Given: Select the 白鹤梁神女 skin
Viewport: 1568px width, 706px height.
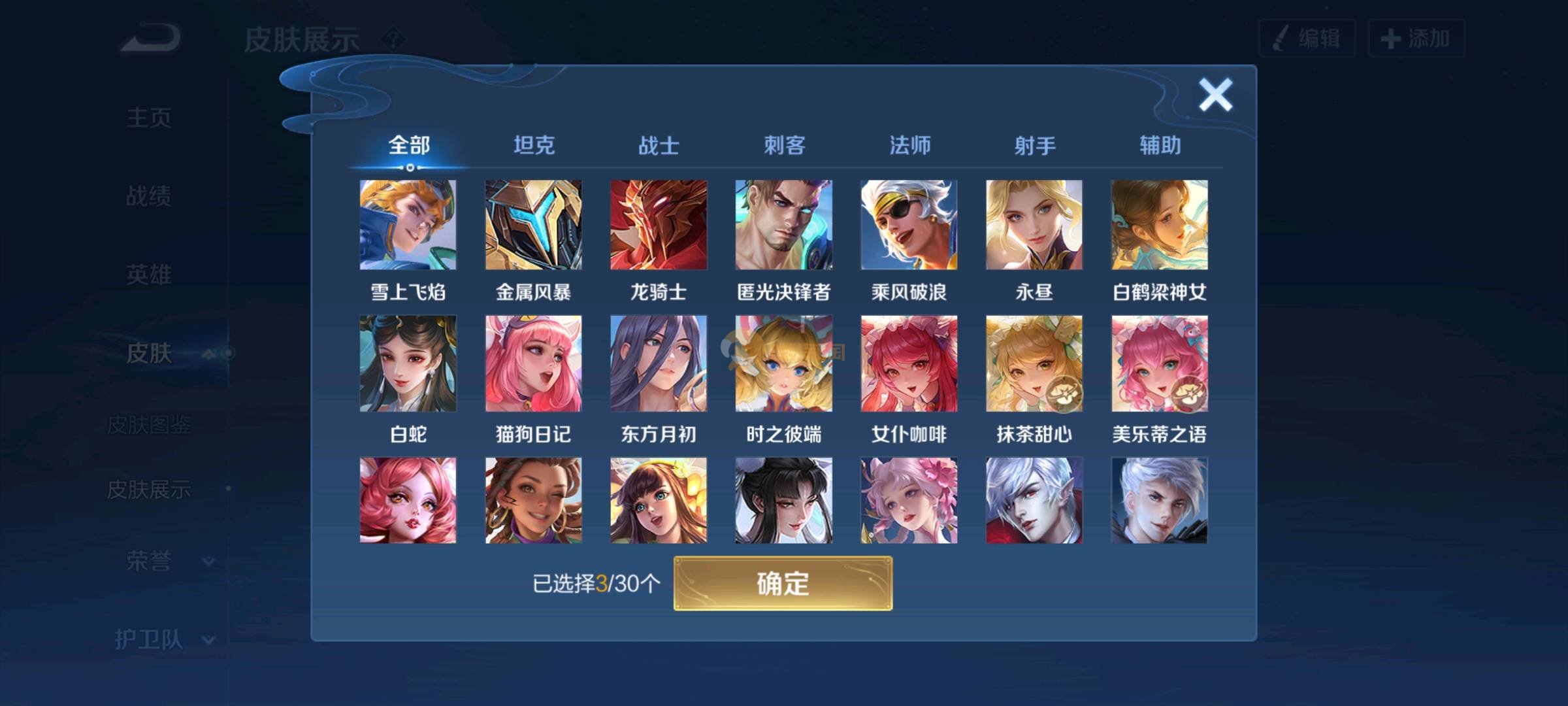Looking at the screenshot, I should coord(1159,225).
